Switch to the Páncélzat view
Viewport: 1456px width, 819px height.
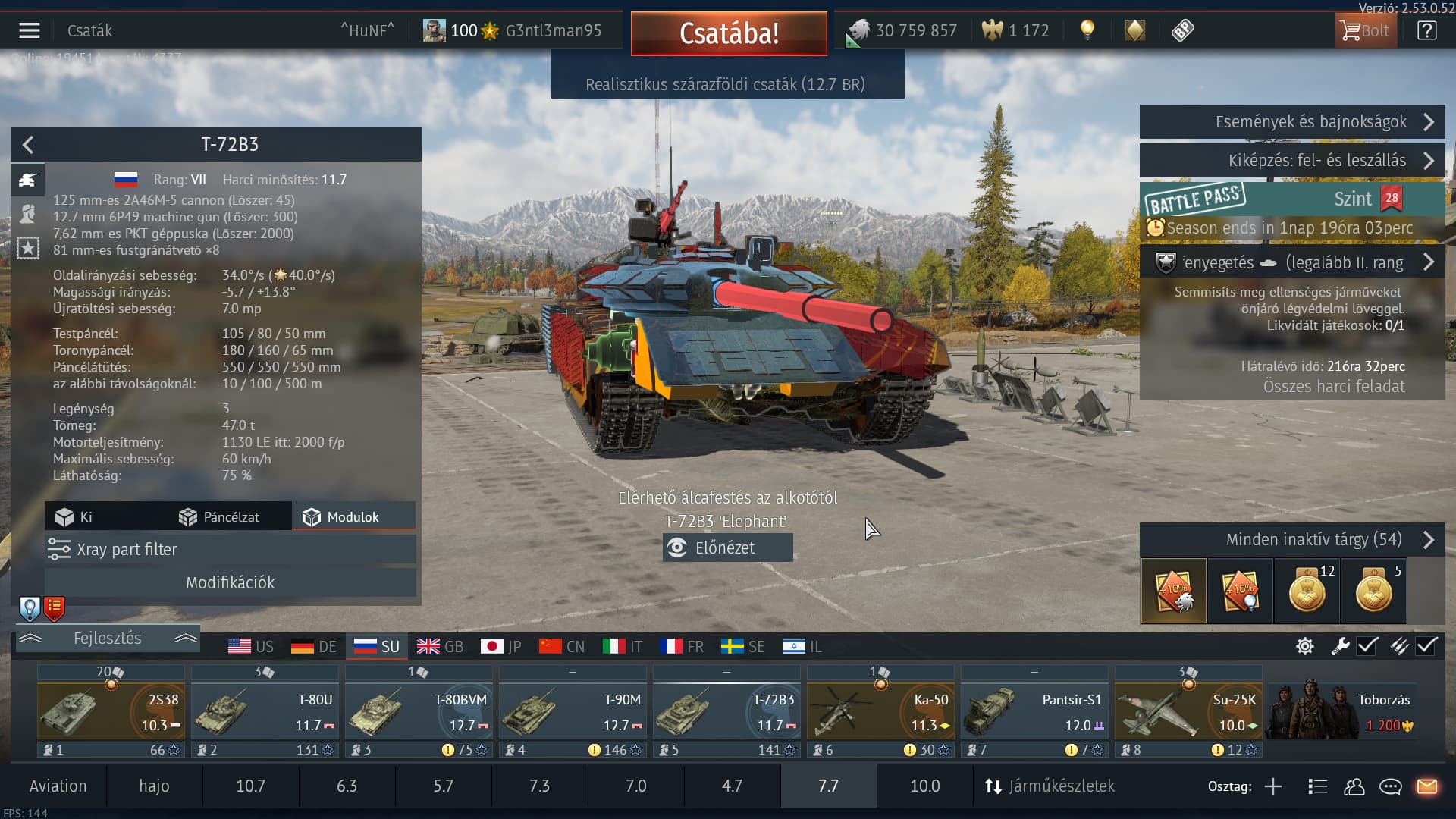click(x=219, y=517)
